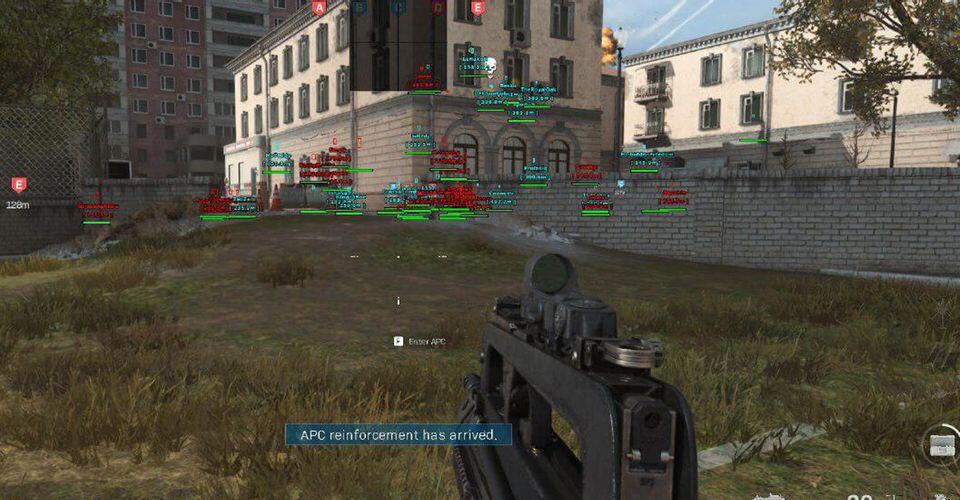The width and height of the screenshot is (960, 500).
Task: Select the E flag in the top objective row
Action: point(477,8)
